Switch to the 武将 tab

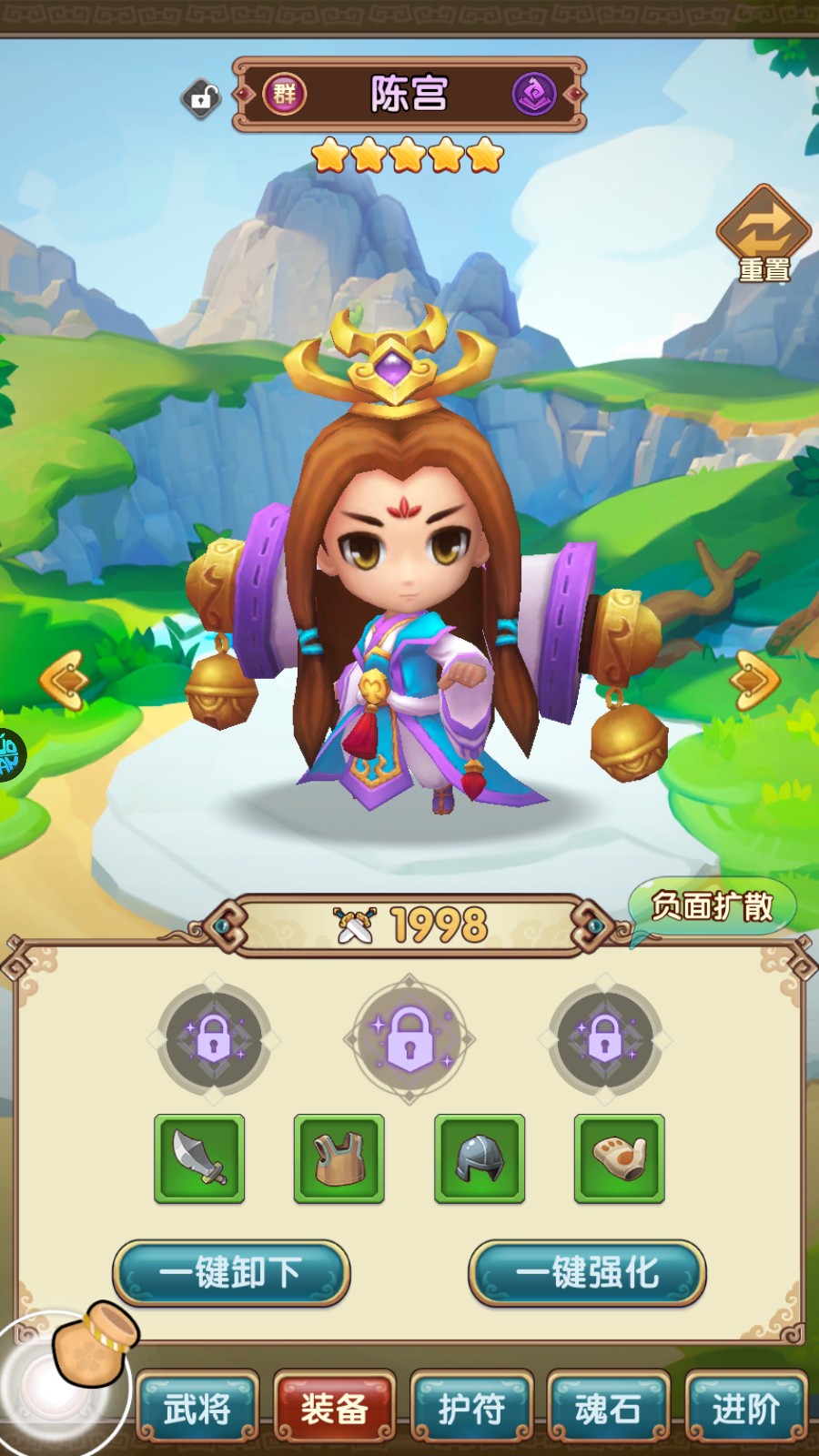197,1409
